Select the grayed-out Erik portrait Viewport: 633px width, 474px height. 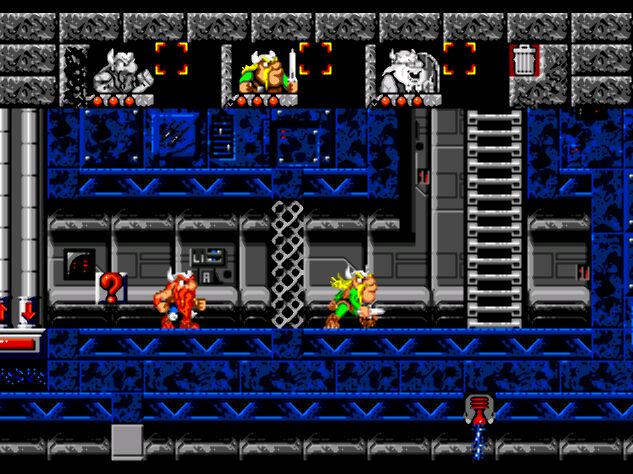(120, 70)
